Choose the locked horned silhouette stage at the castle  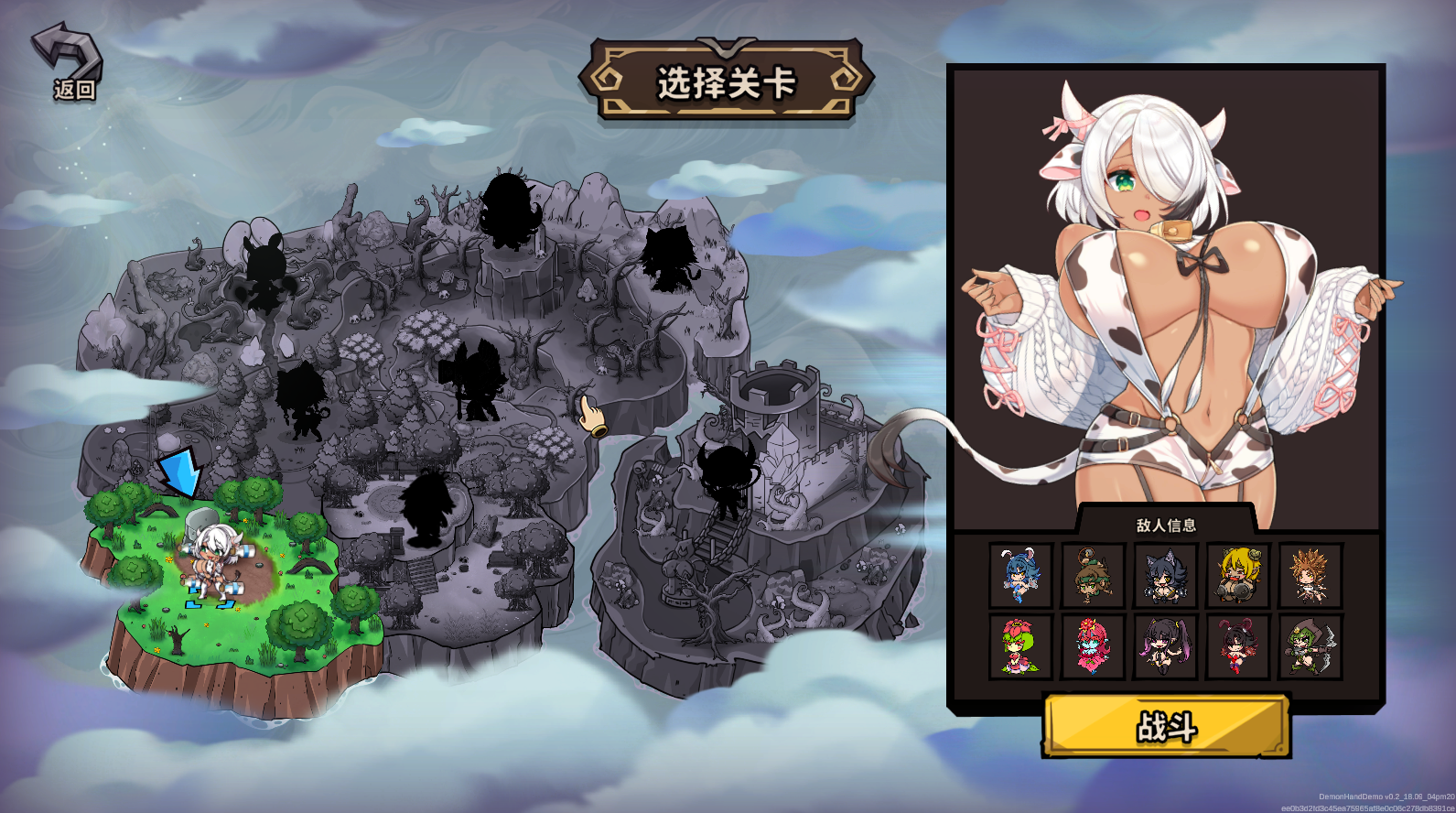point(728,477)
